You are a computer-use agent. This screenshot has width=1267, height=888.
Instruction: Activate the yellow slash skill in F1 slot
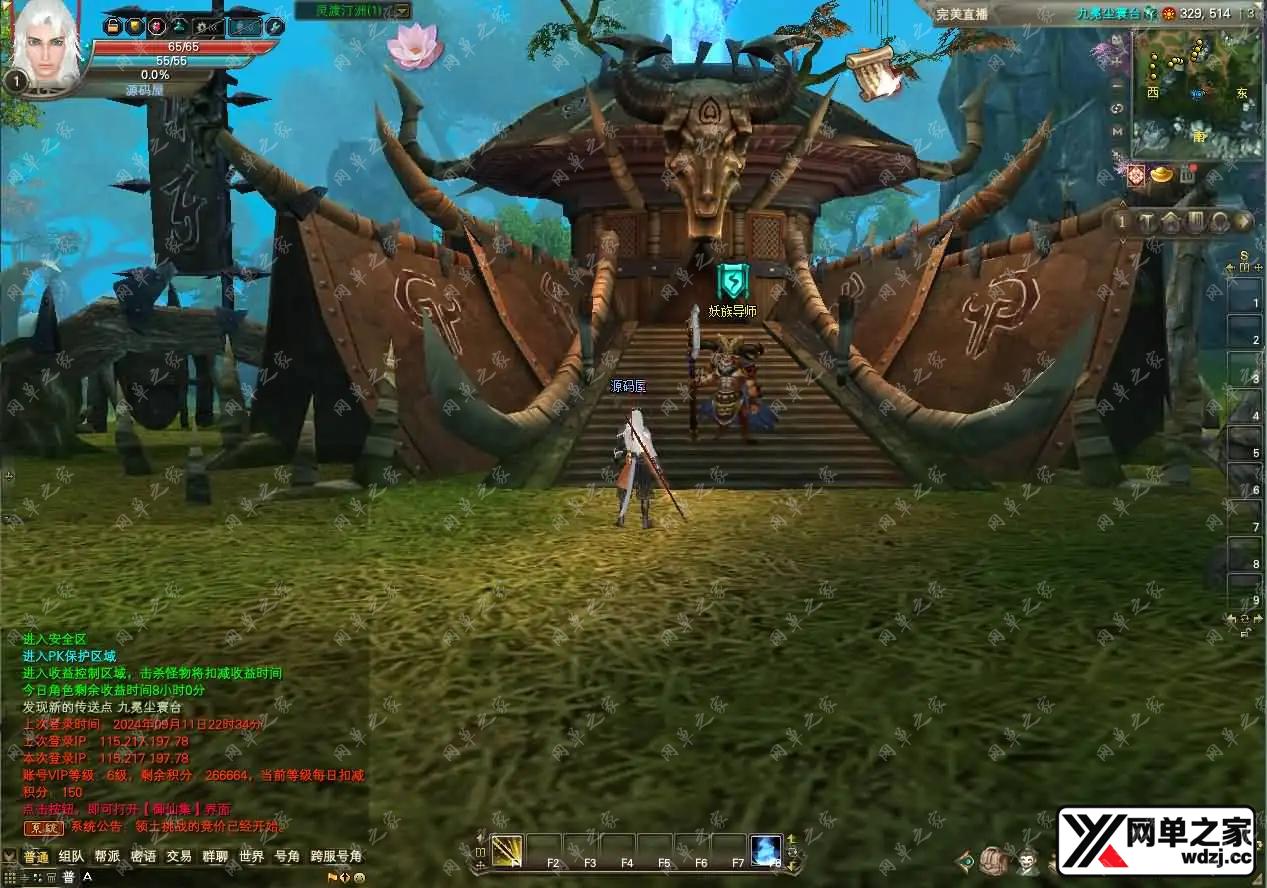pyautogui.click(x=507, y=850)
